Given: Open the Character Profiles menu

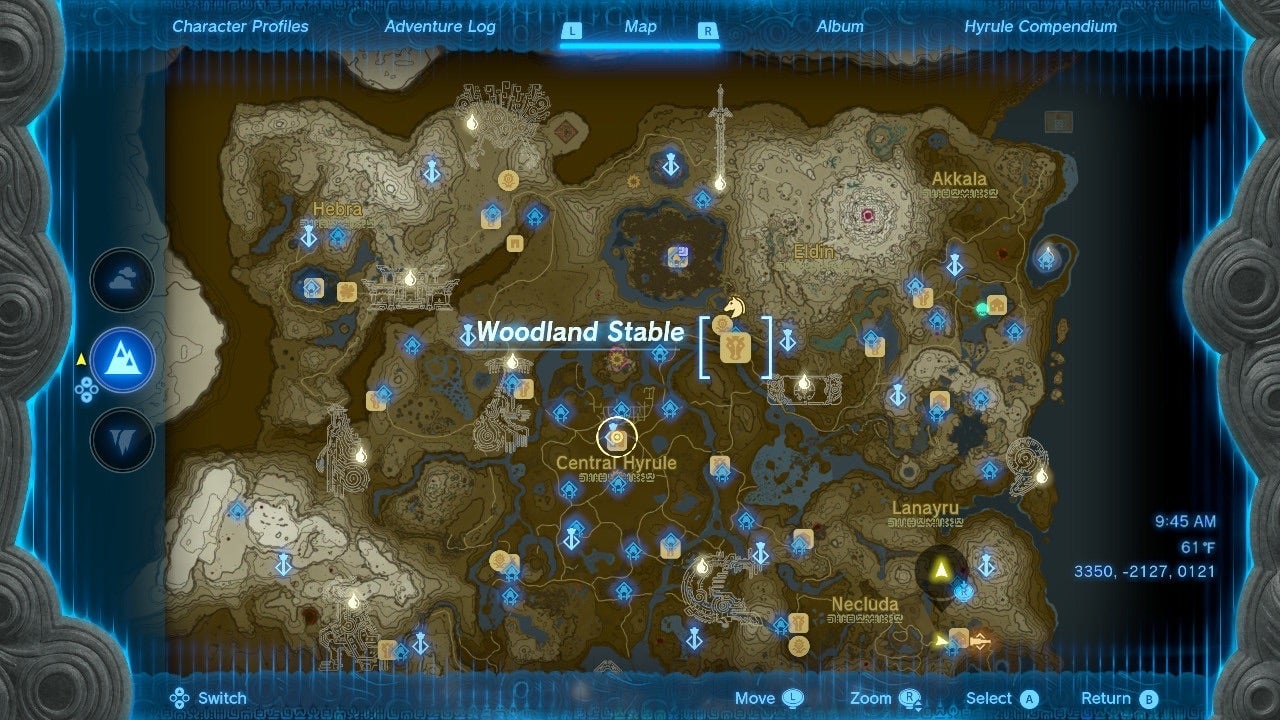Looking at the screenshot, I should [239, 27].
